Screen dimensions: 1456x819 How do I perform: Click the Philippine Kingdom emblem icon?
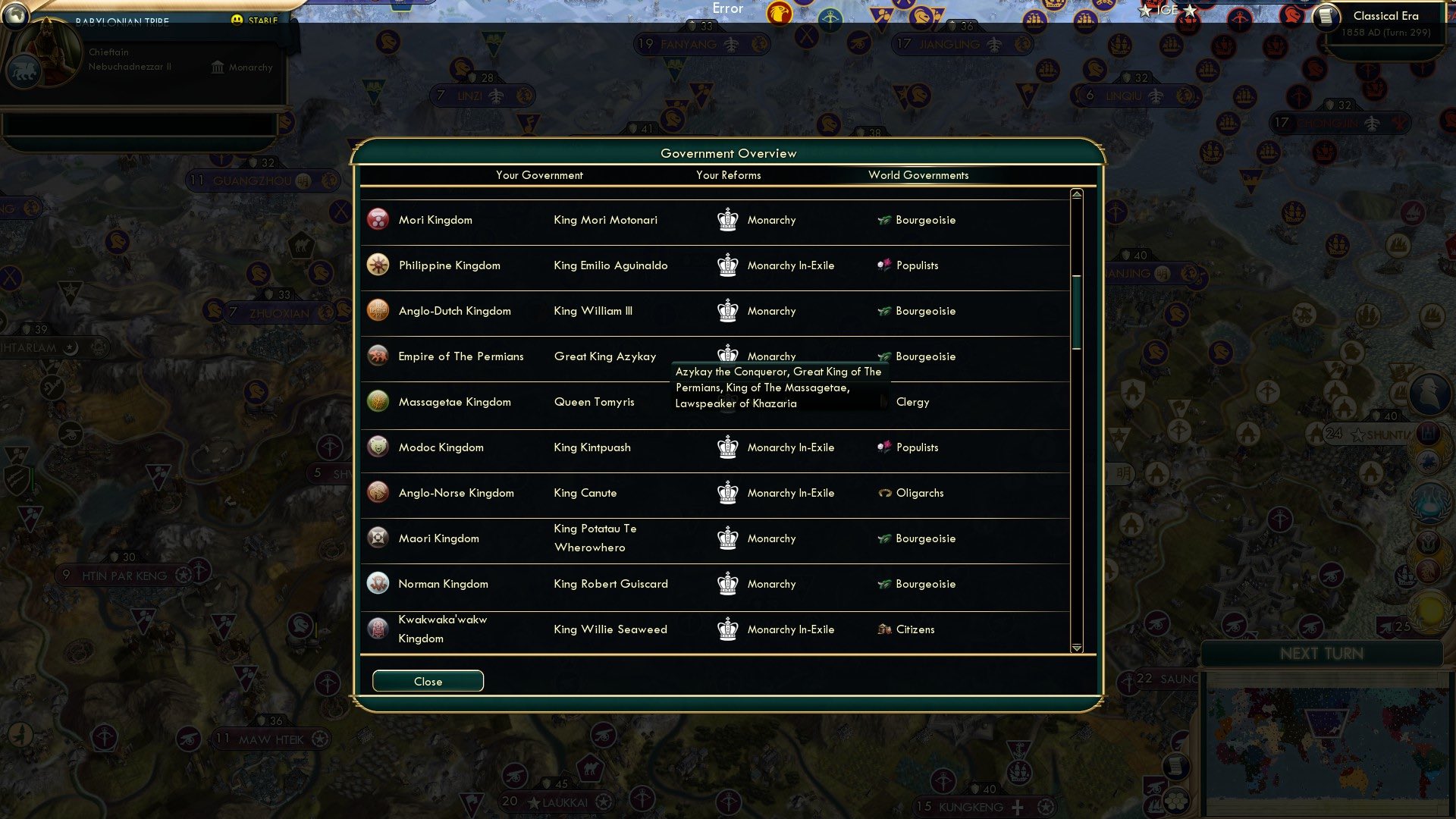[x=377, y=265]
